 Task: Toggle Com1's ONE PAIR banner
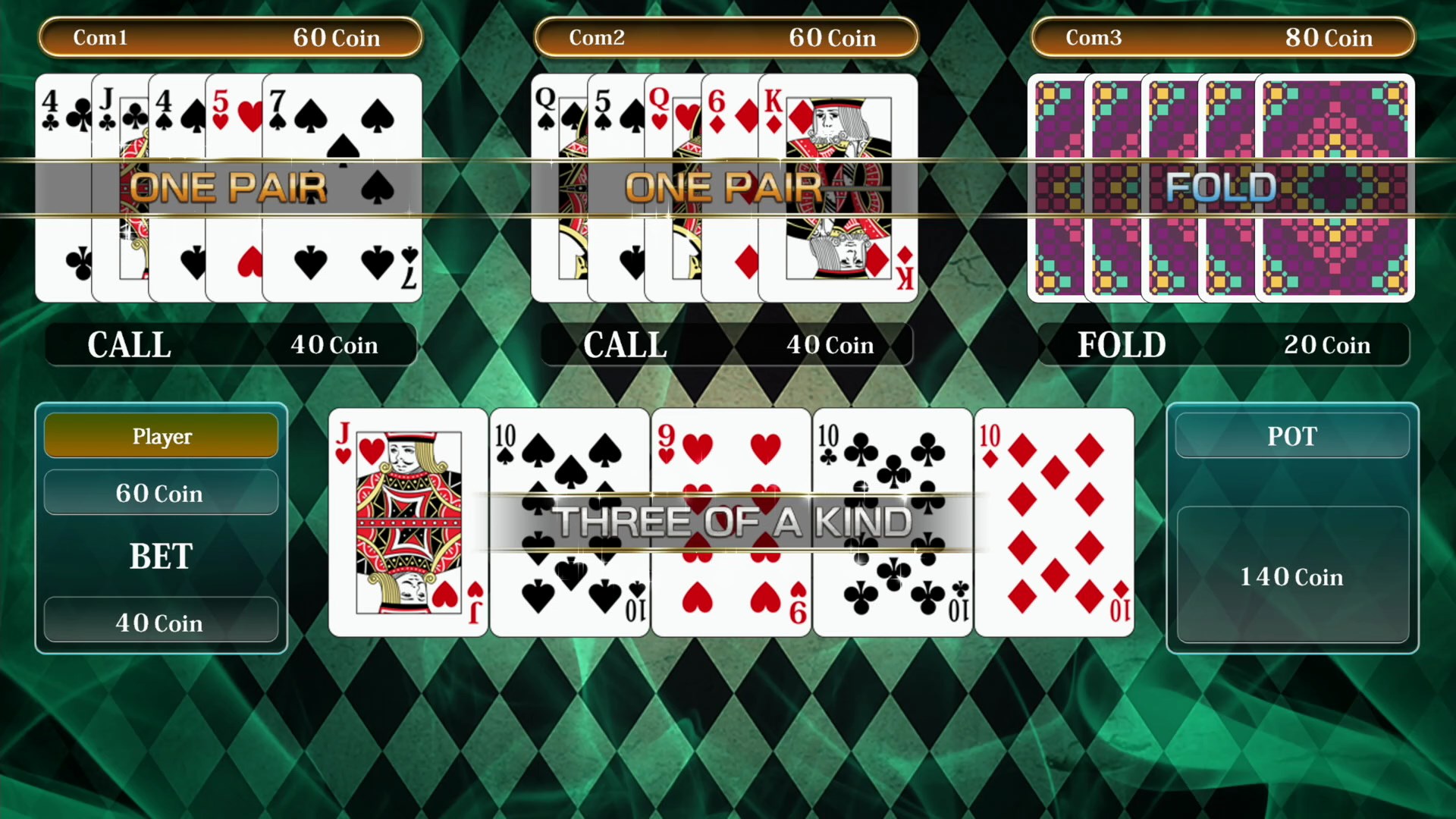227,187
